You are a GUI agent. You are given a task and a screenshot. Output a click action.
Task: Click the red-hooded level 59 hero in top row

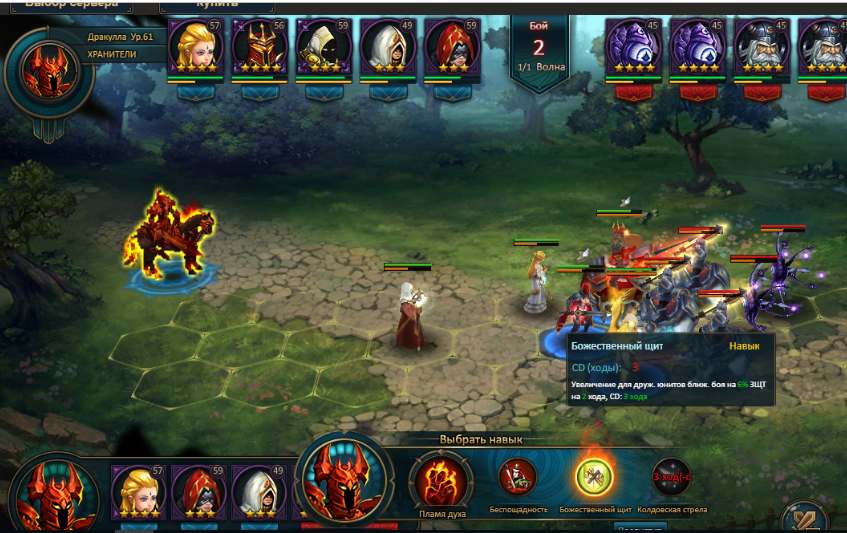[x=451, y=47]
